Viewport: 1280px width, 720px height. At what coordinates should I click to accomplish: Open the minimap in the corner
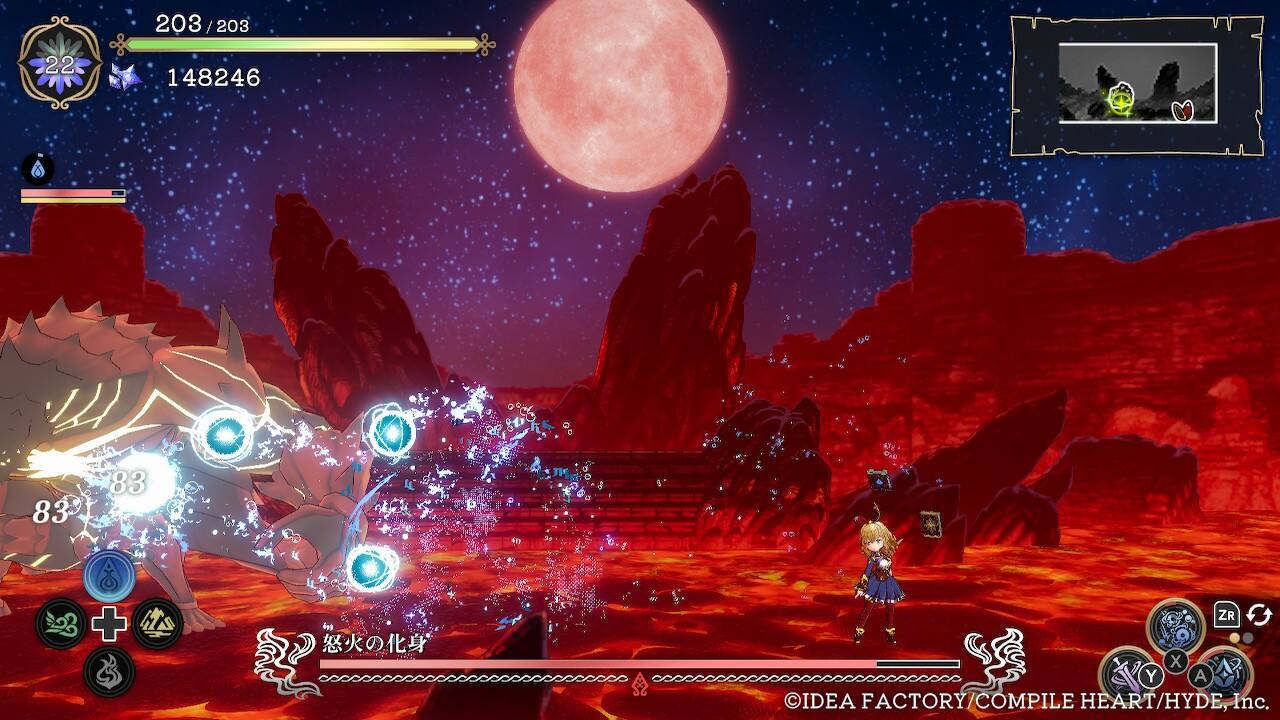(1137, 84)
